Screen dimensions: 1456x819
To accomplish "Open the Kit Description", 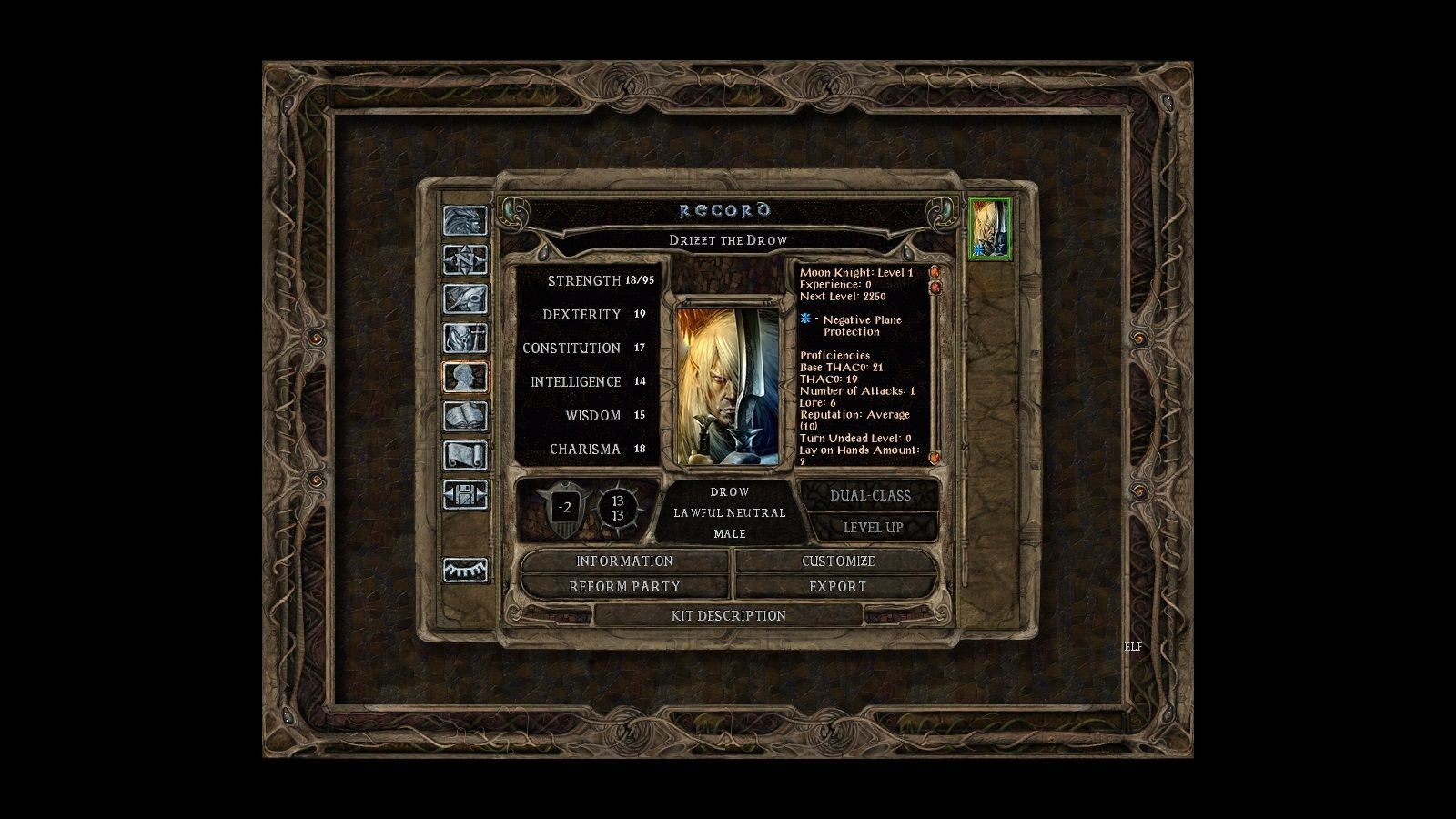I will coord(728,616).
